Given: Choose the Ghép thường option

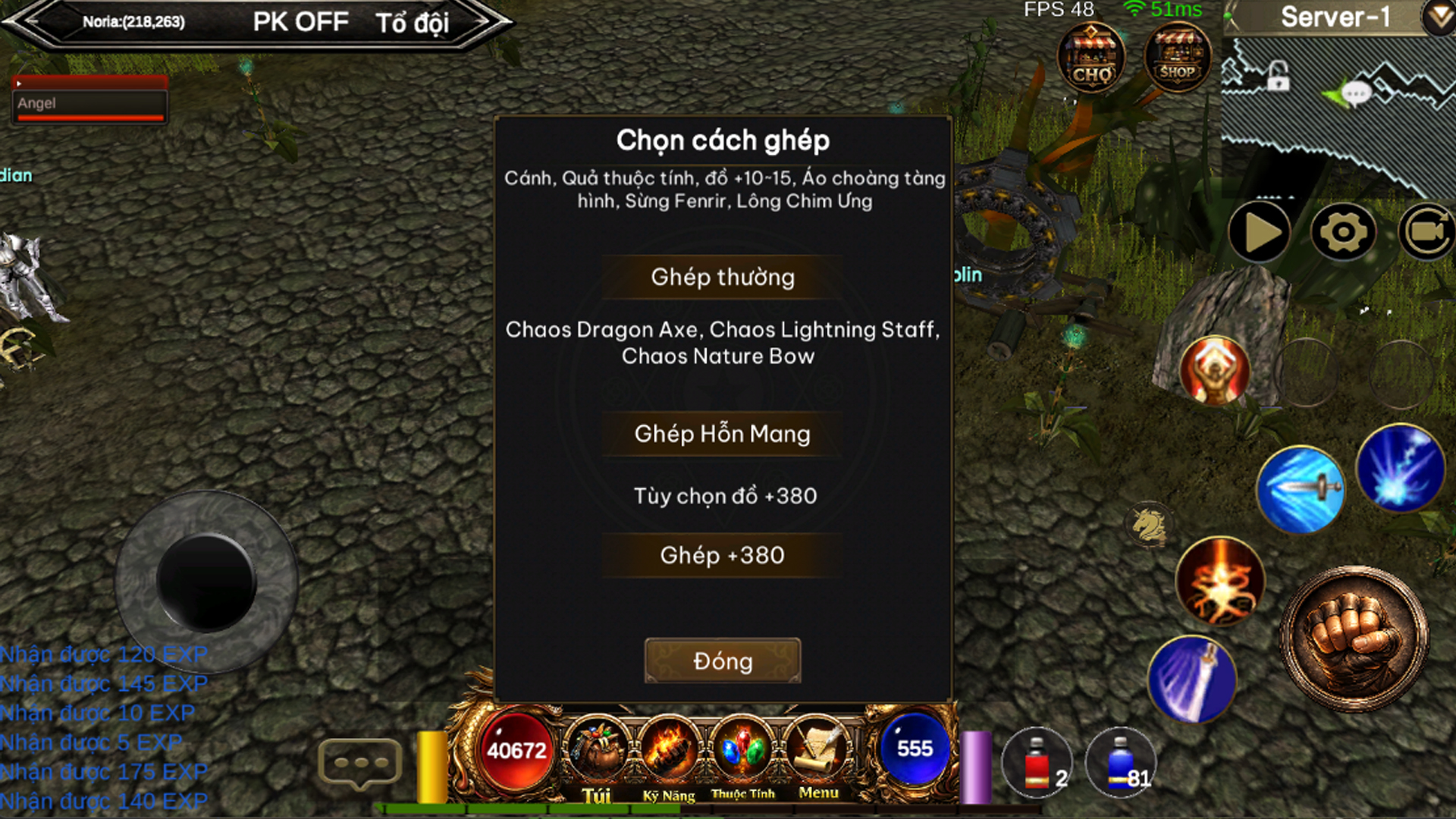Looking at the screenshot, I should point(722,278).
